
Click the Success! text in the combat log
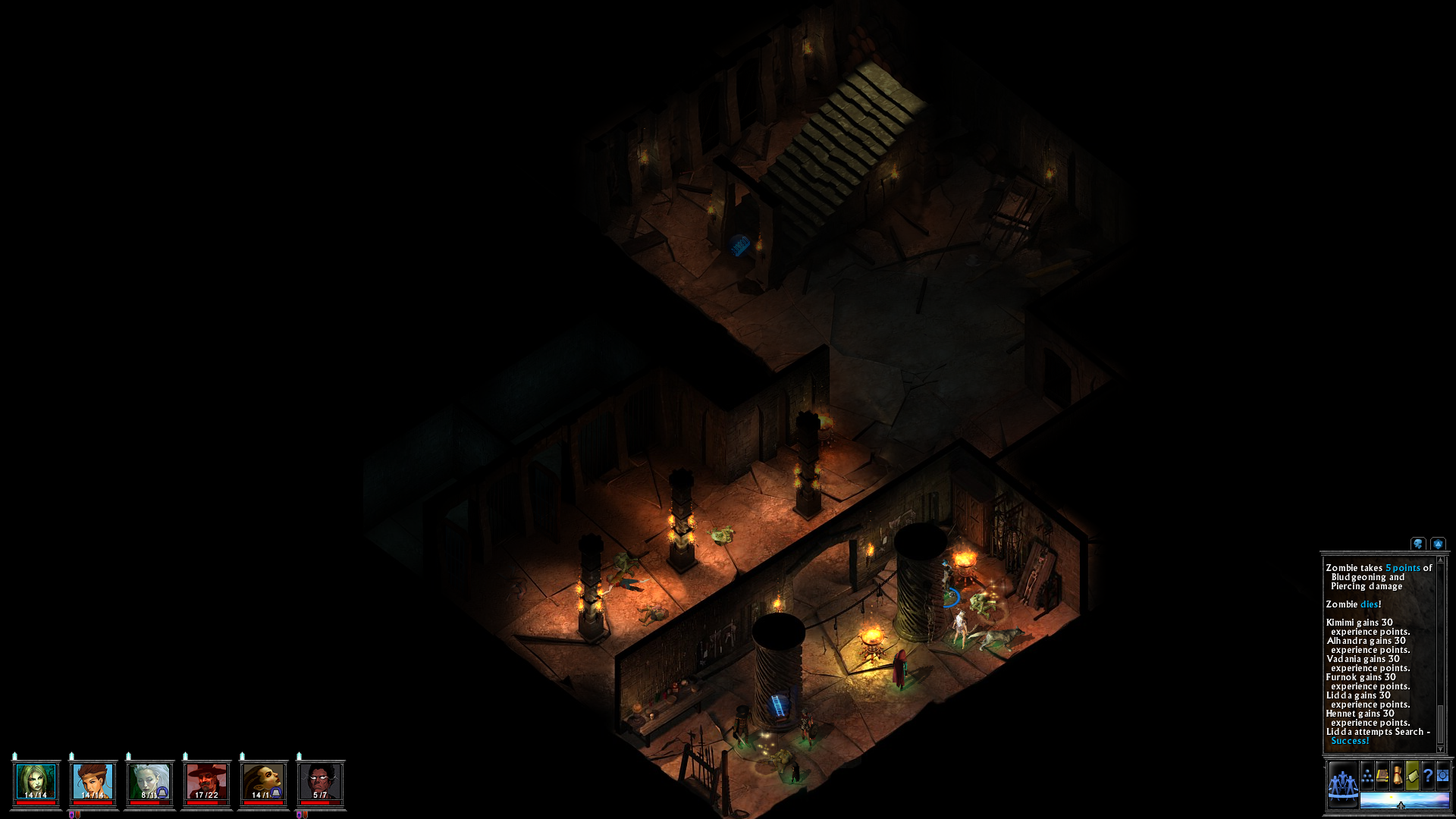point(1351,739)
